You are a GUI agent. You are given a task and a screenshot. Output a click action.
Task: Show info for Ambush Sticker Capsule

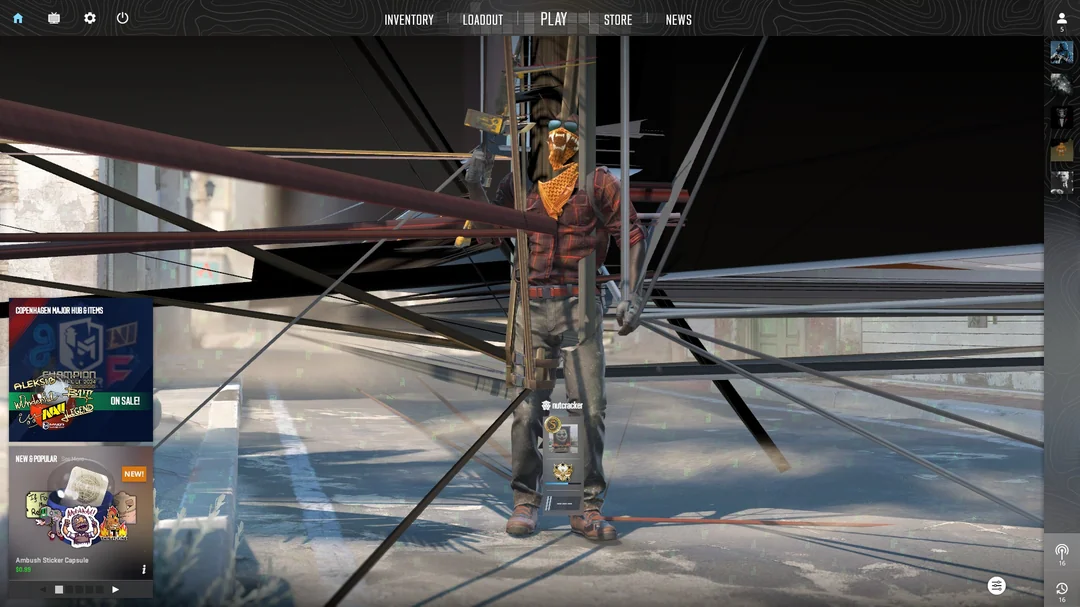click(144, 569)
